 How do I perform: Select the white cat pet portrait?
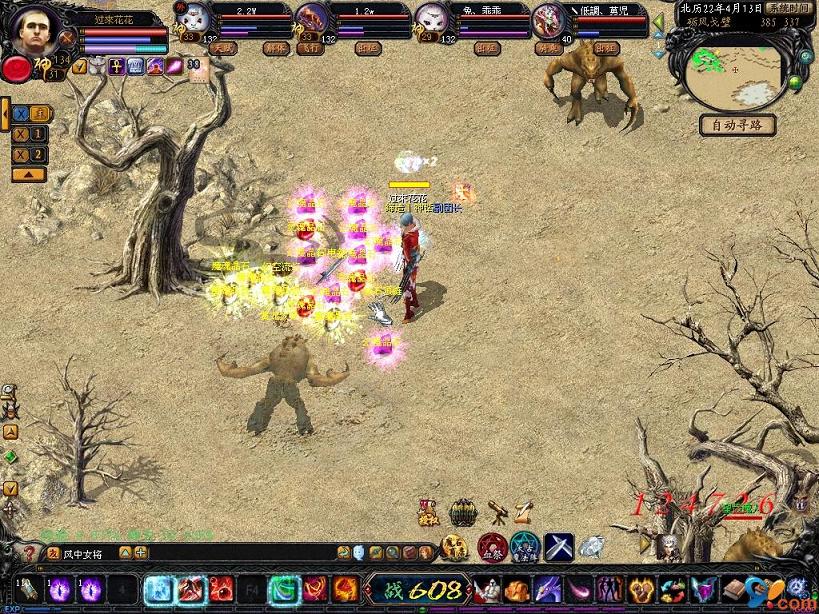coord(196,20)
